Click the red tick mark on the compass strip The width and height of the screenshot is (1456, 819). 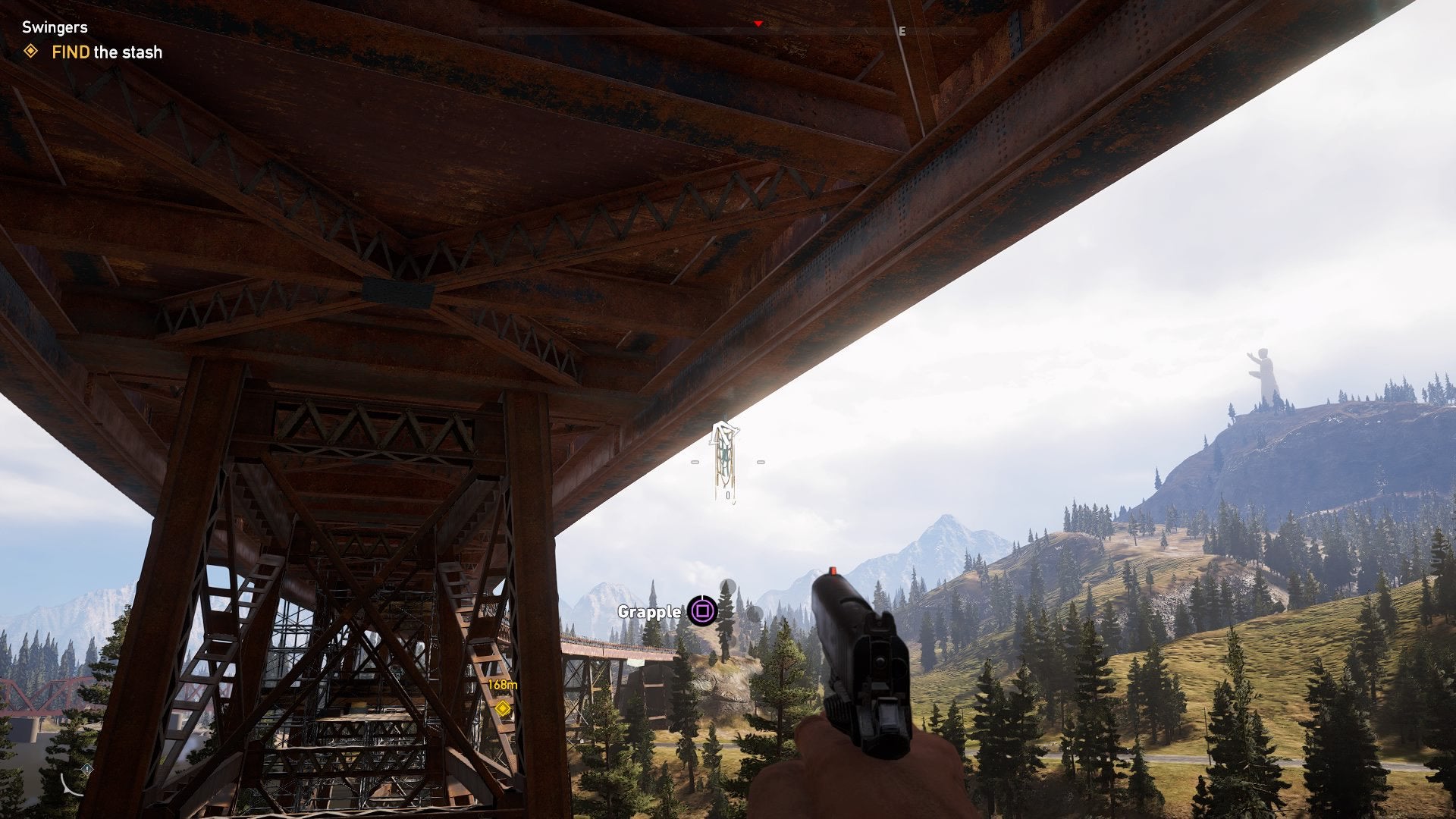pos(756,23)
